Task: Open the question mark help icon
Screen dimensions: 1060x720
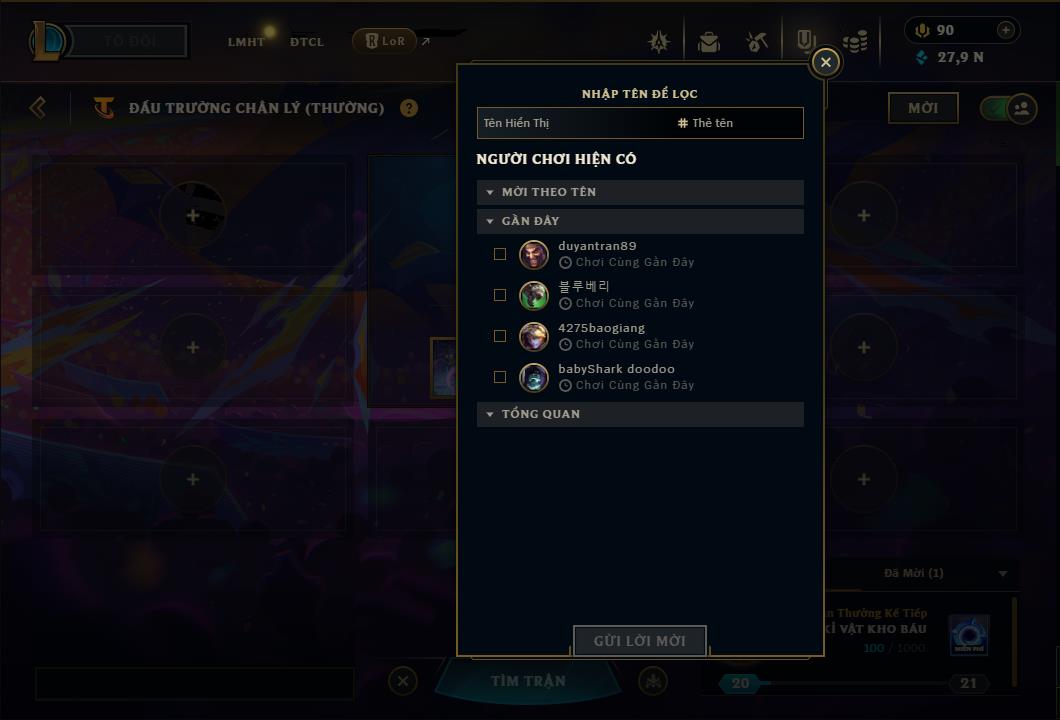Action: point(409,108)
